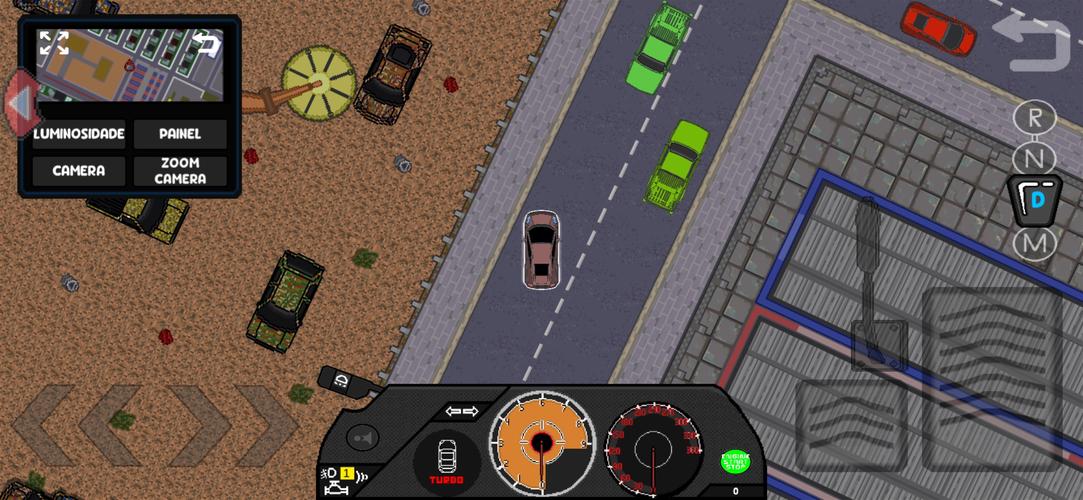Tap the brake pedal

[850, 425]
